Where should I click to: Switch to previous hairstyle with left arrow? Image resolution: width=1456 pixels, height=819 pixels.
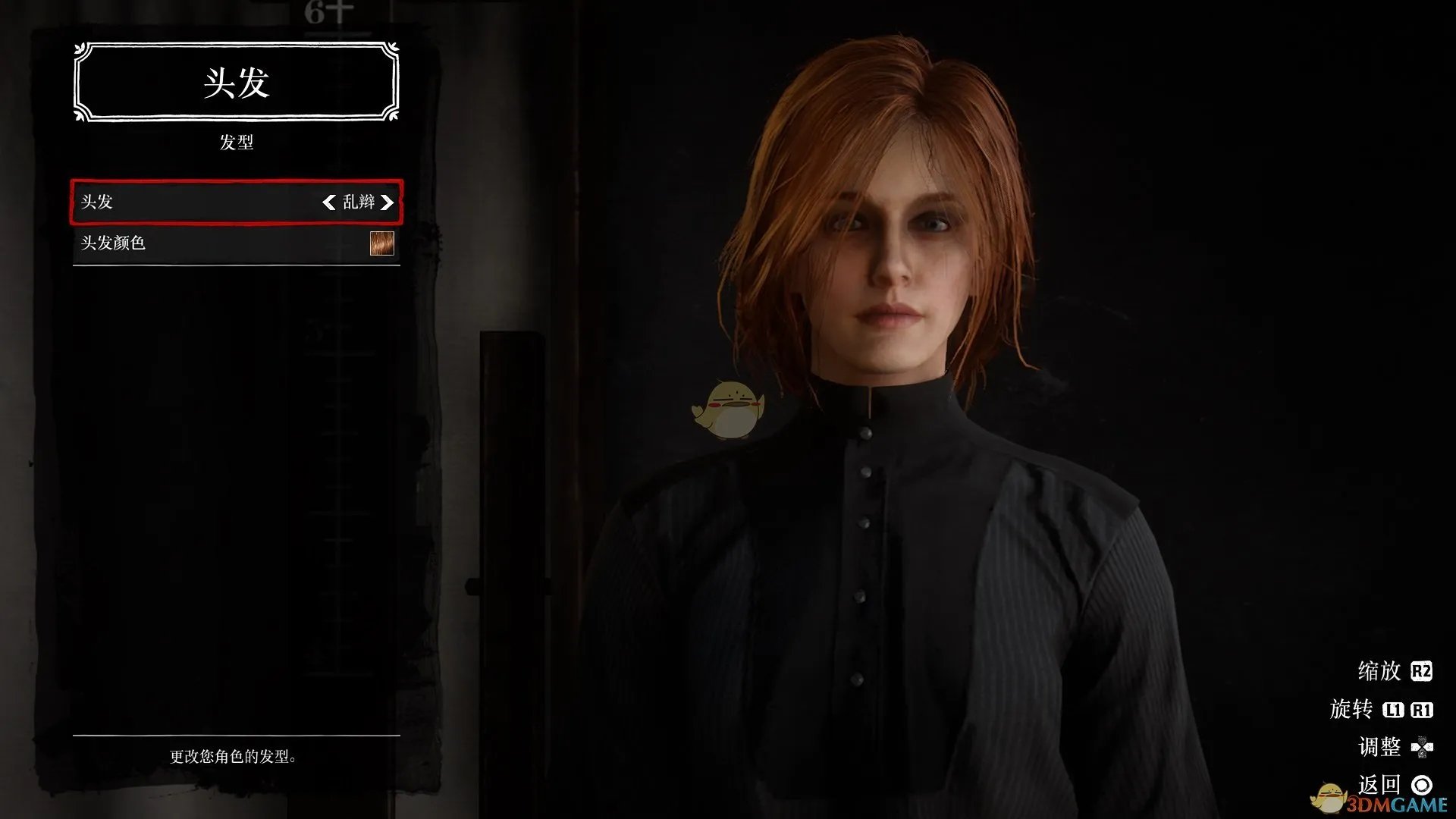click(x=328, y=202)
